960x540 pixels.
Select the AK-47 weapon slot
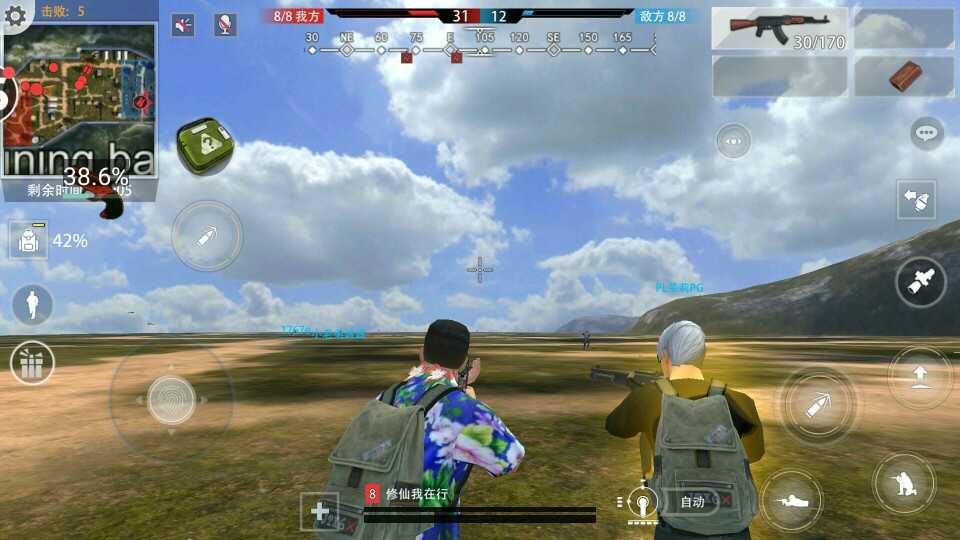(779, 29)
